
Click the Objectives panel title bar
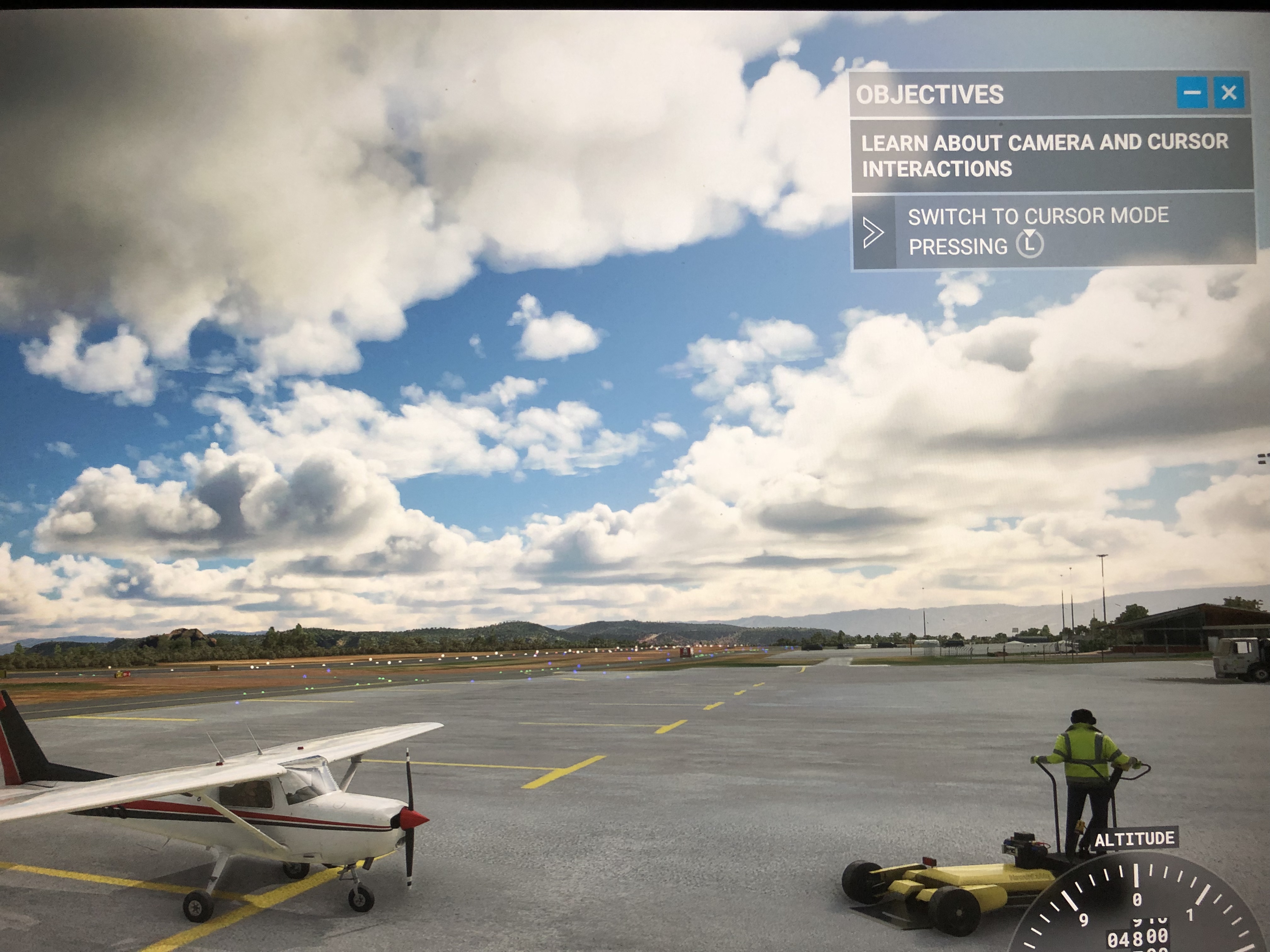click(x=1010, y=95)
